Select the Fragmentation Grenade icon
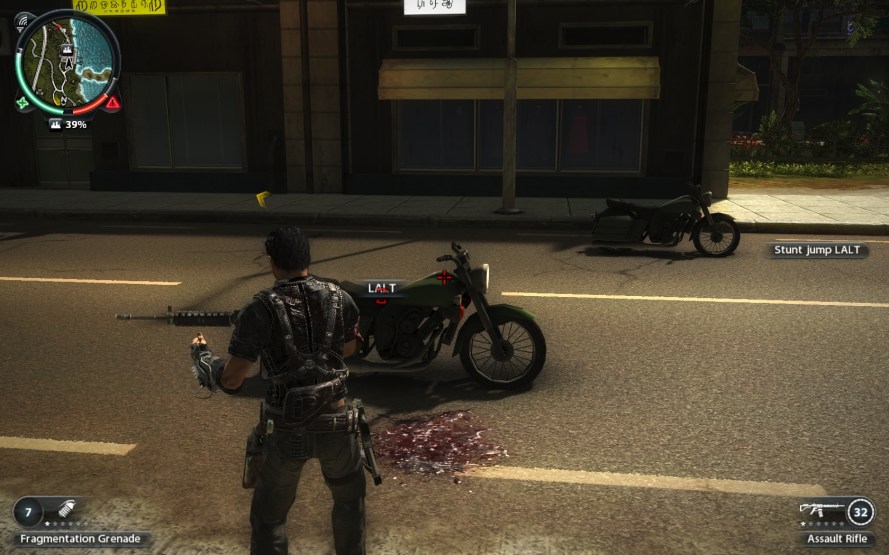The width and height of the screenshot is (889, 555). pos(67,510)
